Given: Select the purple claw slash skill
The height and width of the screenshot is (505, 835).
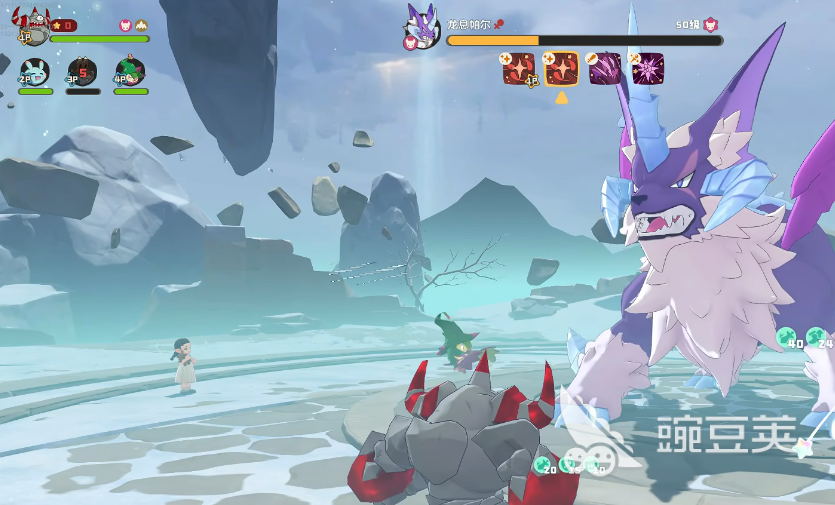Looking at the screenshot, I should pos(604,68).
